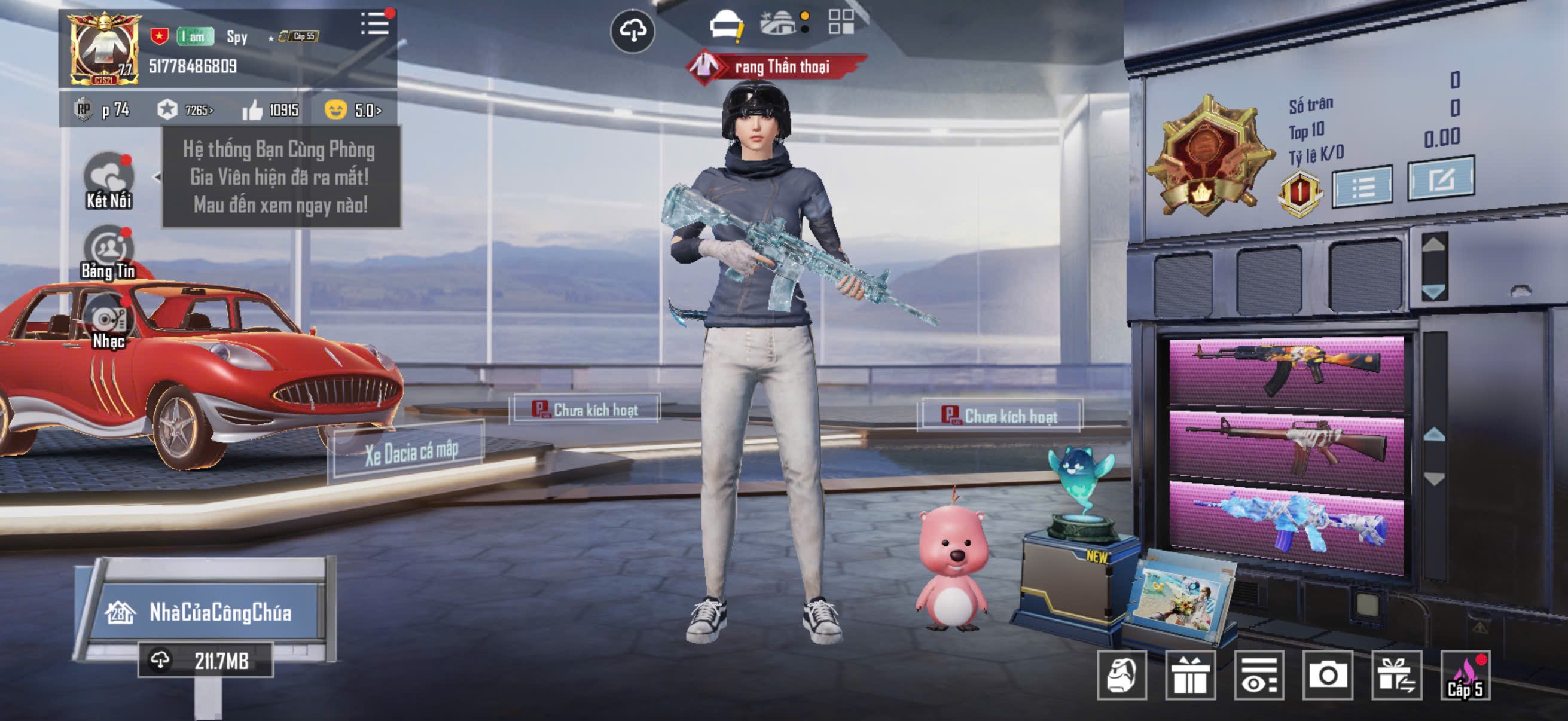This screenshot has height=721, width=1568.
Task: Open the list menu with red dot
Action: pyautogui.click(x=375, y=25)
